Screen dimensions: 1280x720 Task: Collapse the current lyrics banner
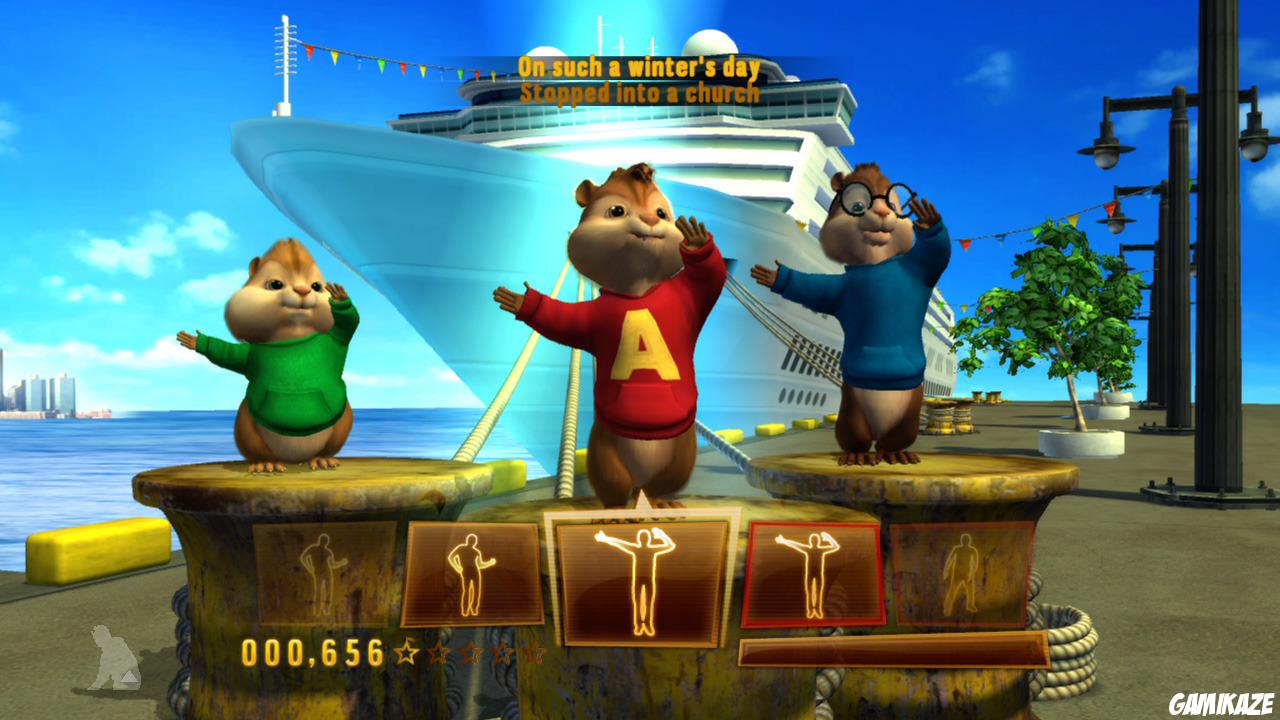(x=640, y=80)
